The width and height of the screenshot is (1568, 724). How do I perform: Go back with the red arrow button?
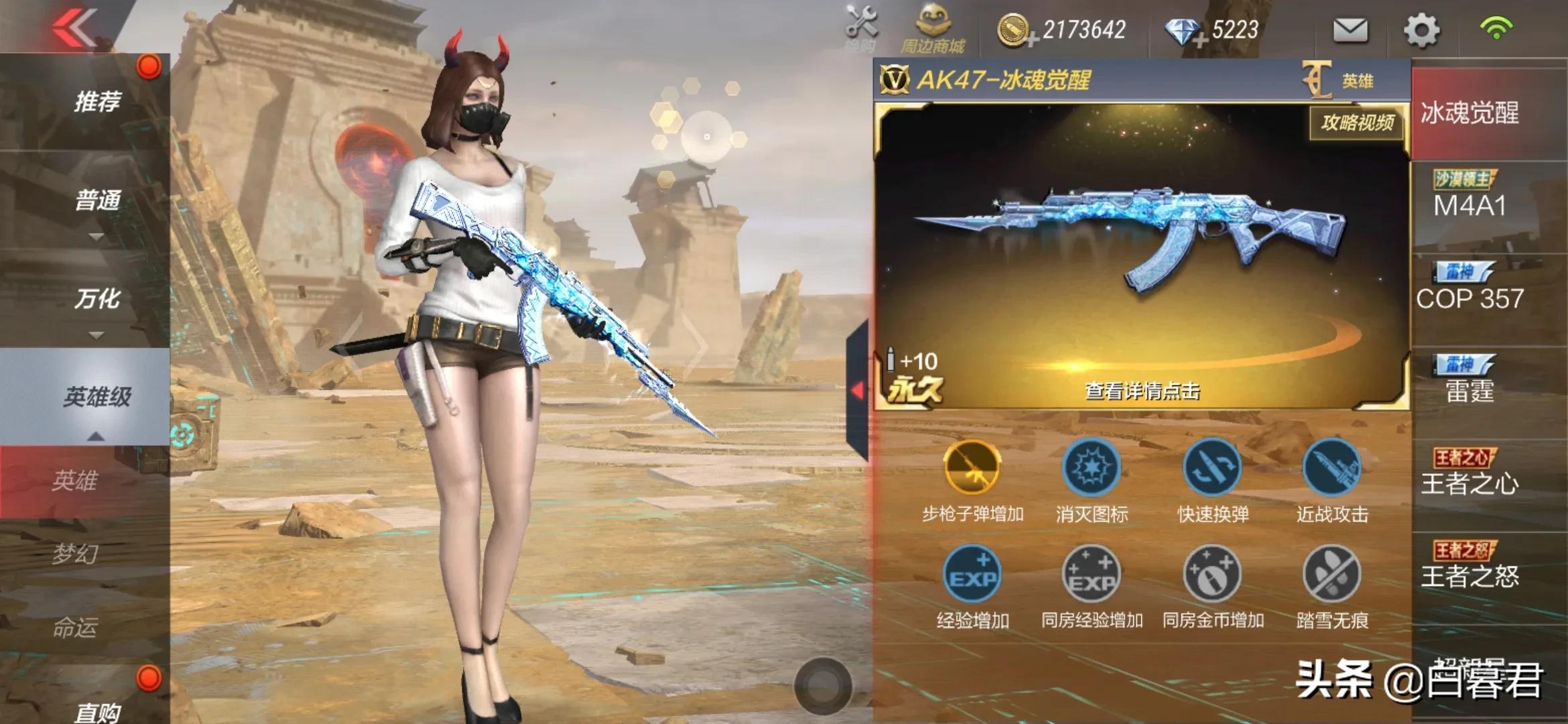pos(75,28)
